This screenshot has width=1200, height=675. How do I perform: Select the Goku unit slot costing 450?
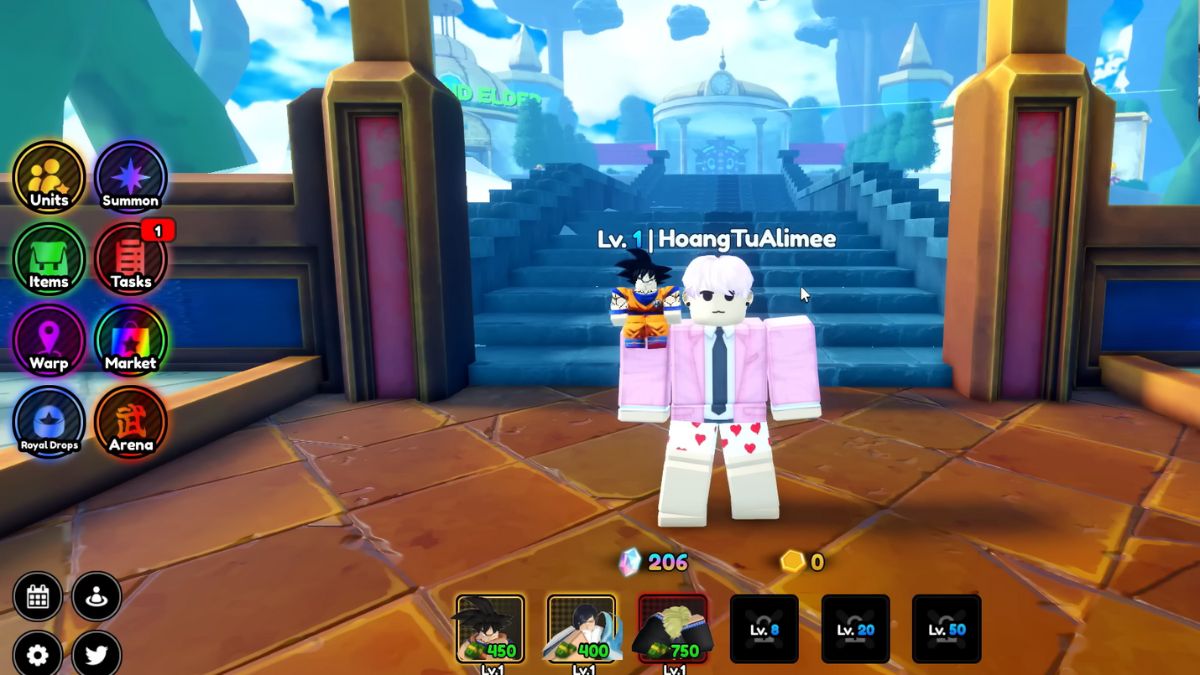click(490, 629)
